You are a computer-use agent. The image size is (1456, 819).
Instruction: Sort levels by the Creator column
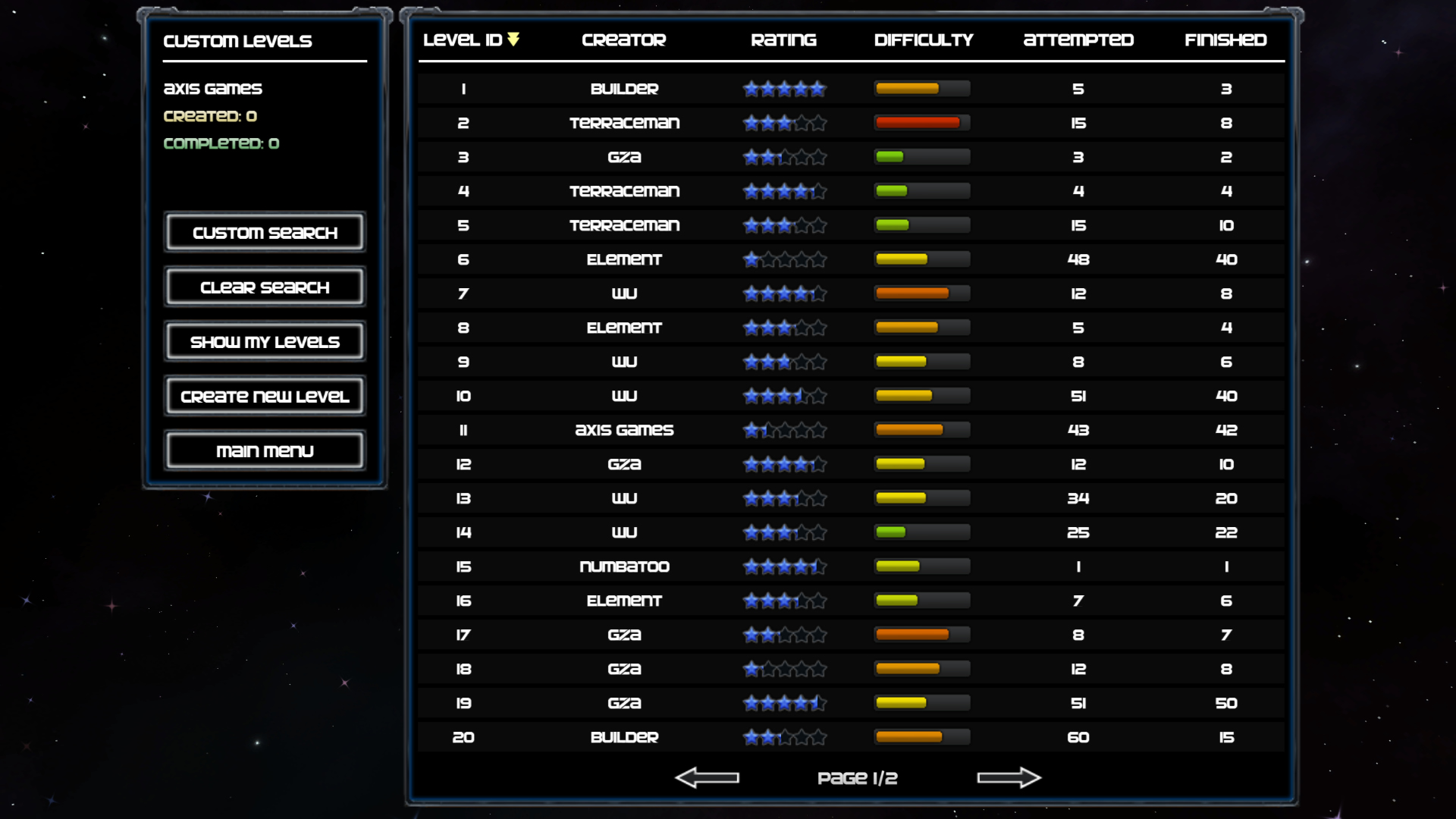click(x=623, y=40)
